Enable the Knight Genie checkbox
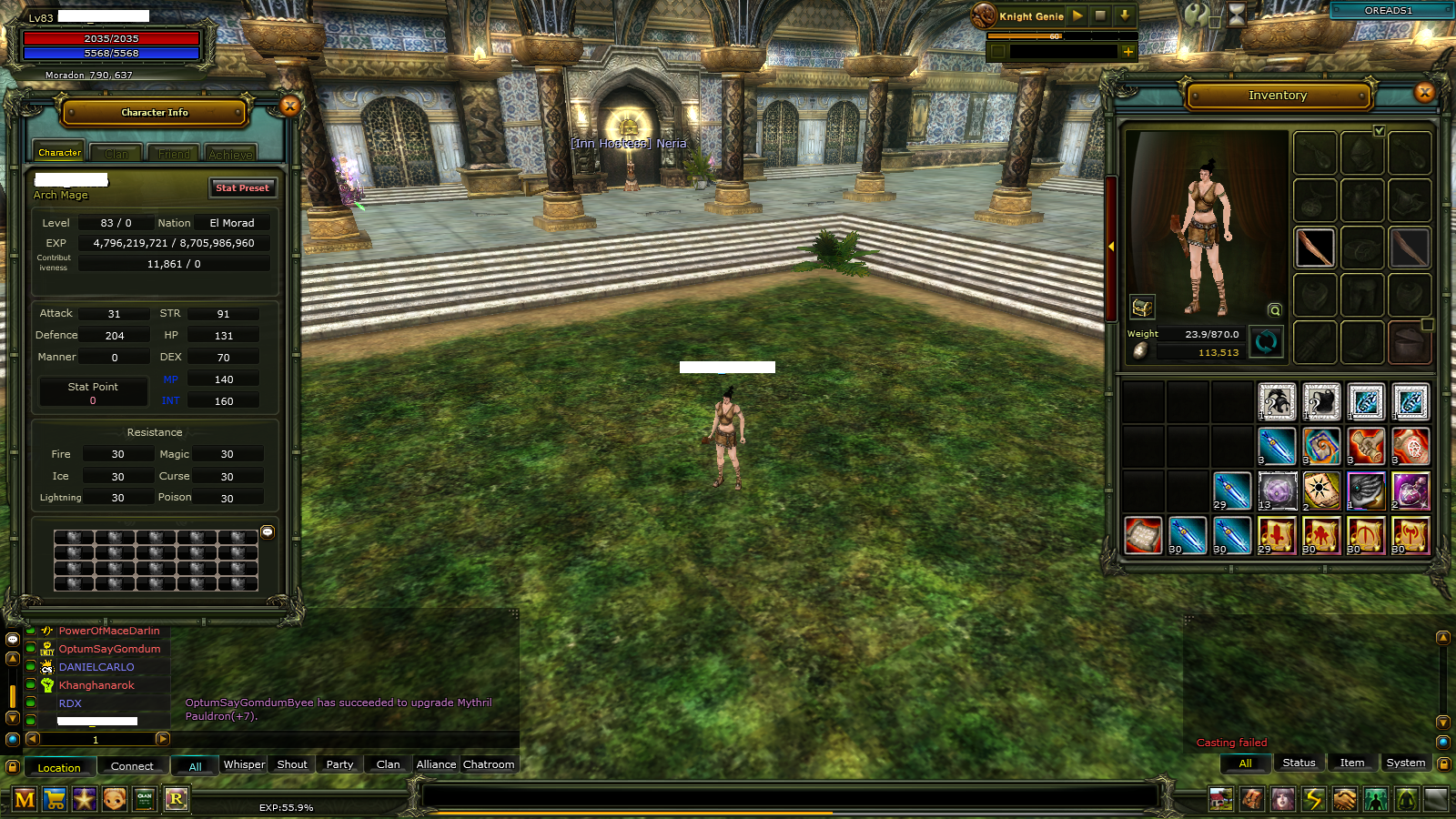Image resolution: width=1456 pixels, height=819 pixels. tap(997, 52)
